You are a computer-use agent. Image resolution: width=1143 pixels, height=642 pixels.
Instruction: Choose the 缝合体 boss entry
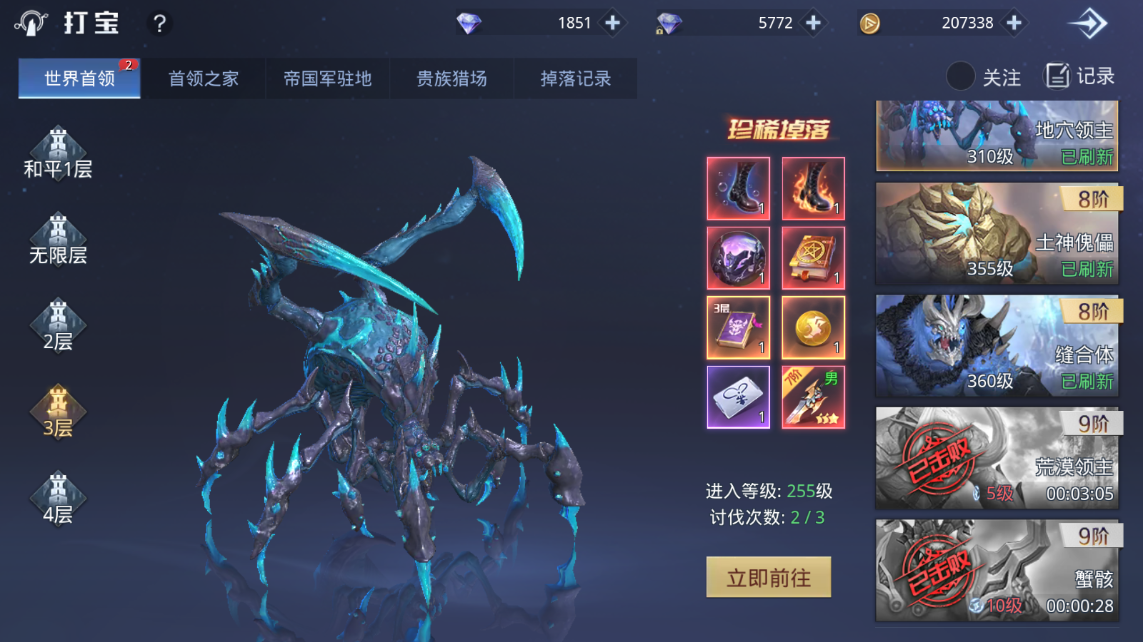coord(995,346)
